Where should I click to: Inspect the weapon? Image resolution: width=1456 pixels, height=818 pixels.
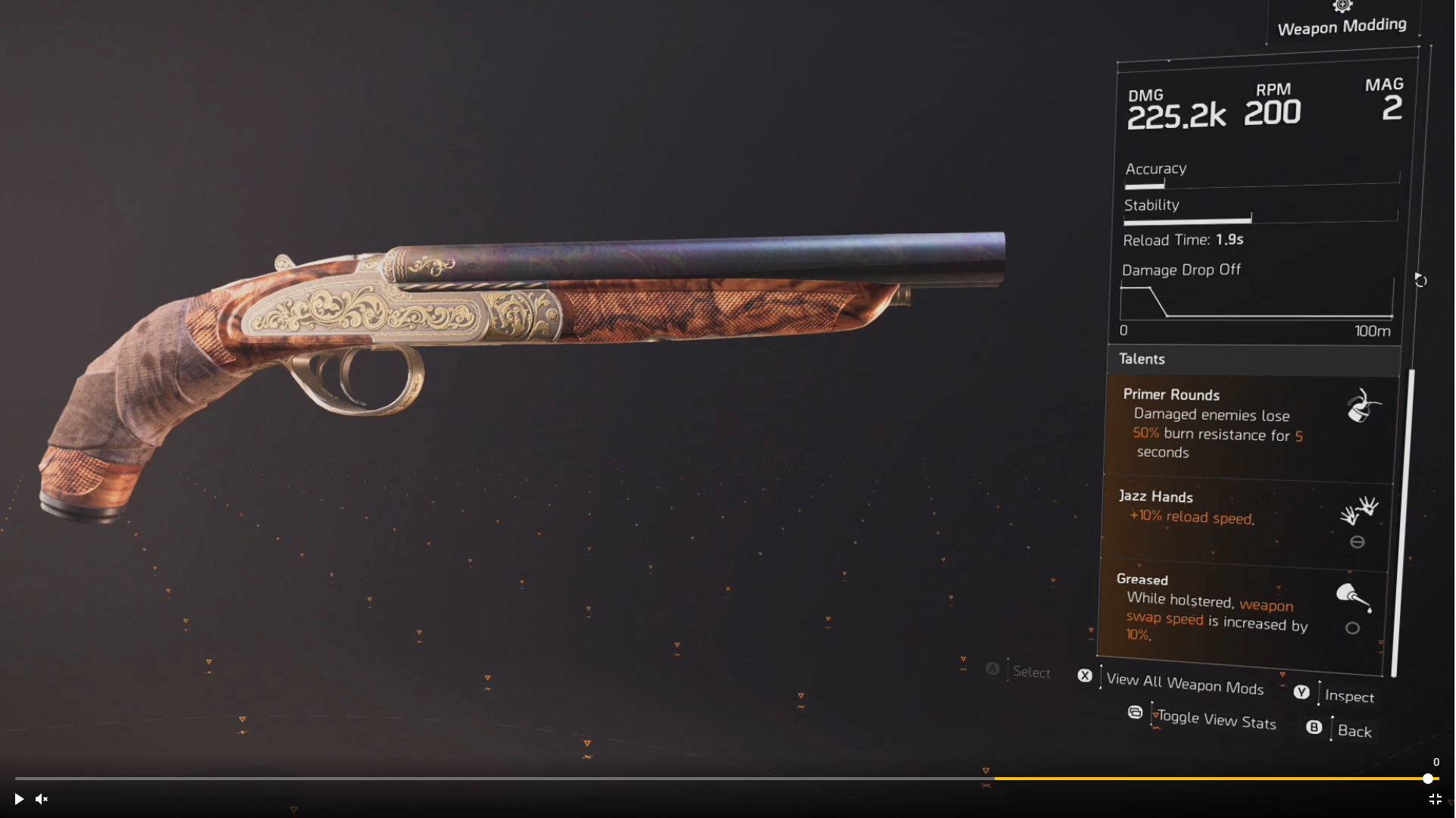coord(1348,696)
